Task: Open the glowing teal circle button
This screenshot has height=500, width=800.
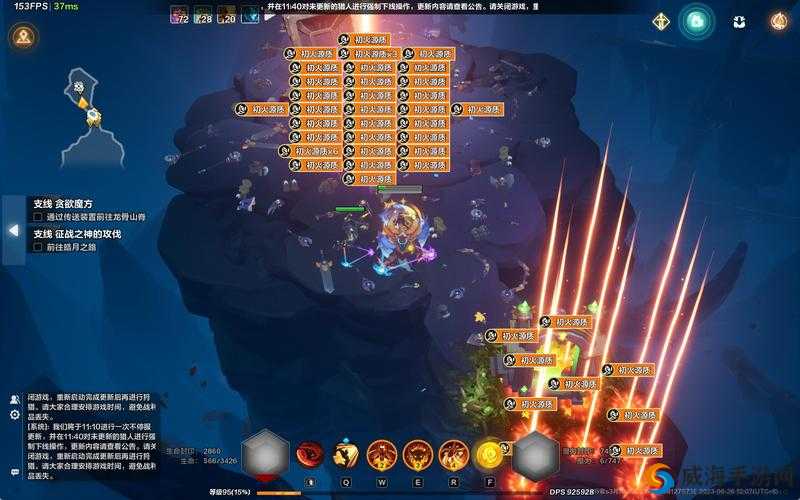Action: (x=697, y=21)
